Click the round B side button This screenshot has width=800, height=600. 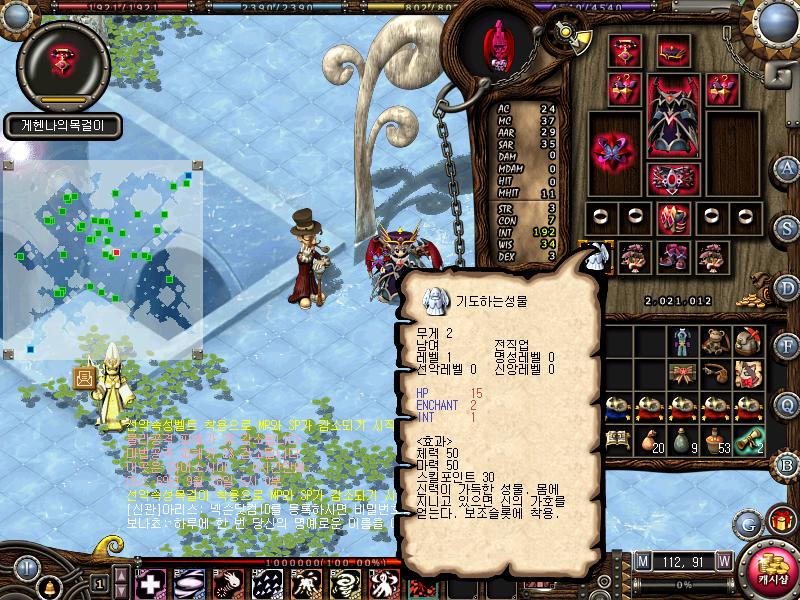[787, 463]
